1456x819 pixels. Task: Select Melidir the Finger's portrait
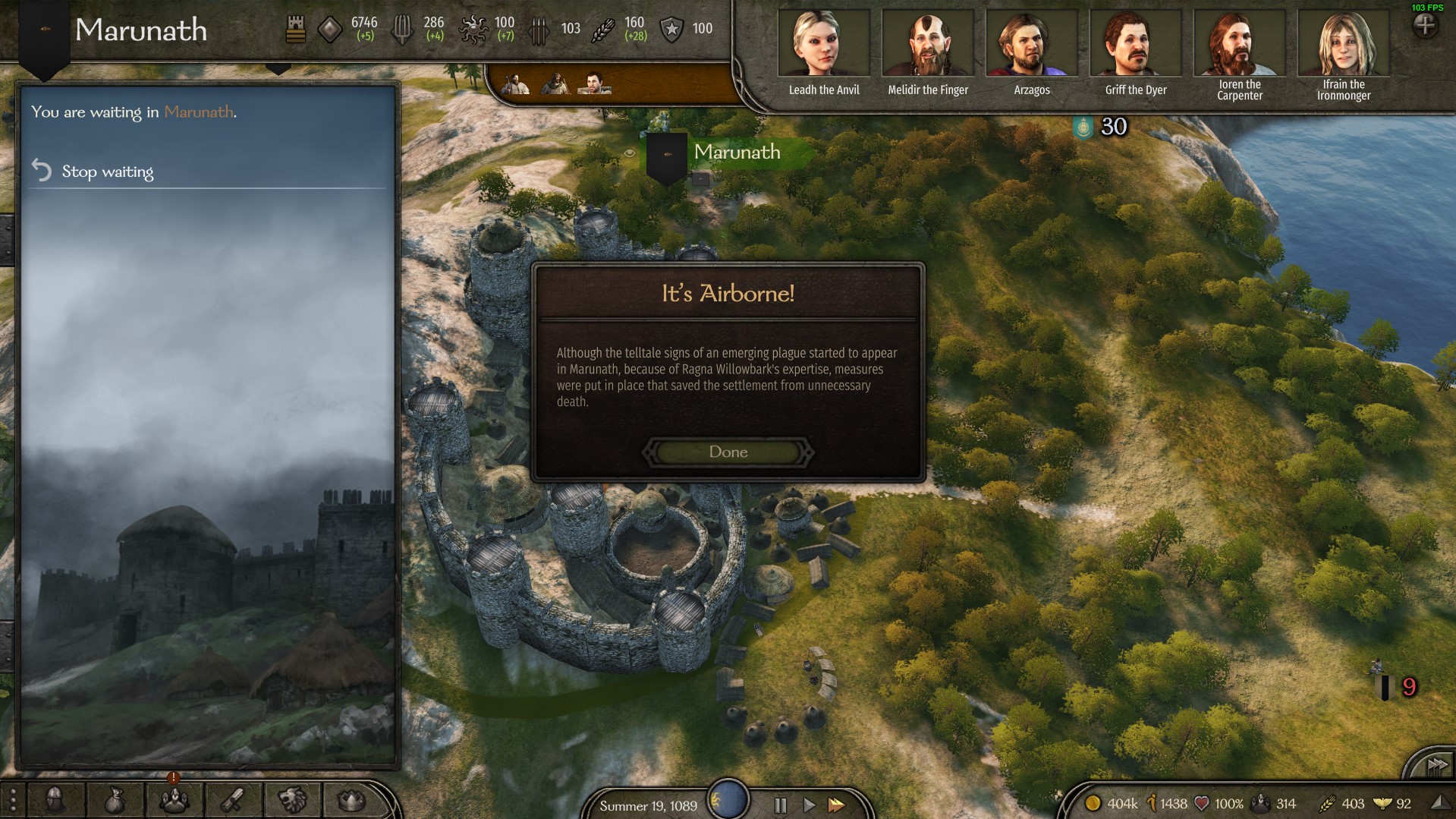pyautogui.click(x=927, y=44)
